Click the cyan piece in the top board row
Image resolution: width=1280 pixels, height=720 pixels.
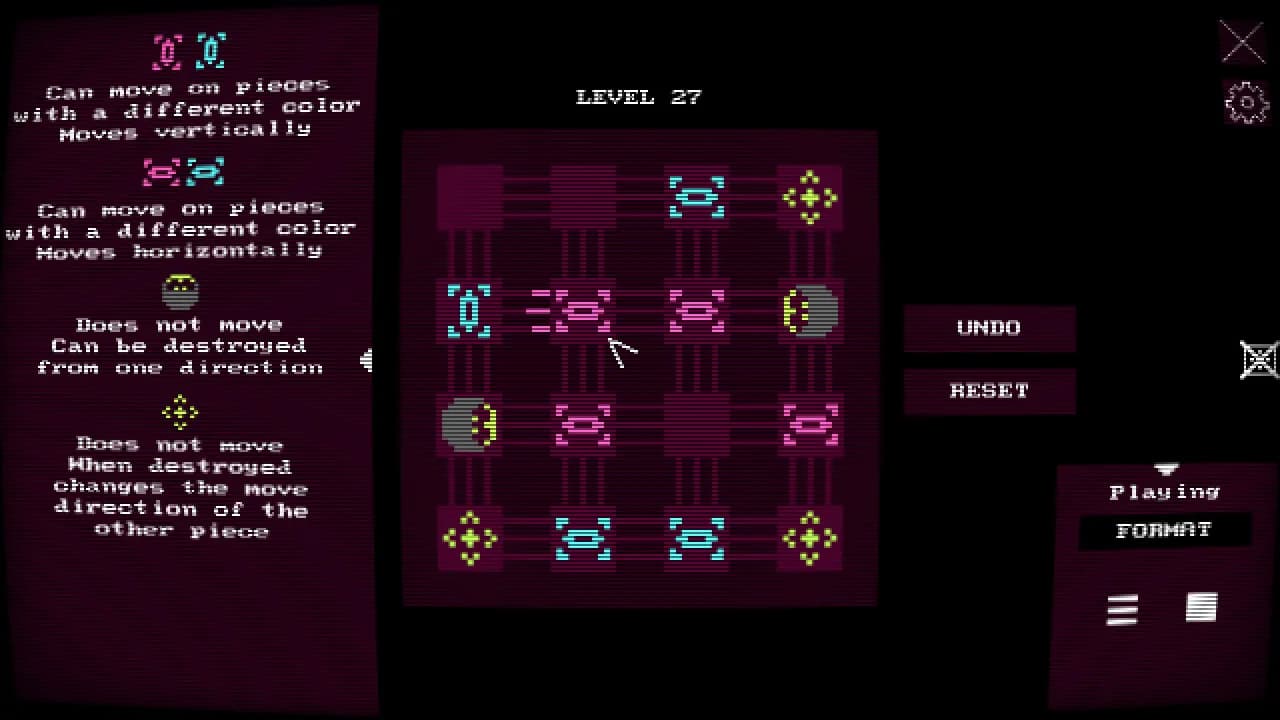pos(696,196)
